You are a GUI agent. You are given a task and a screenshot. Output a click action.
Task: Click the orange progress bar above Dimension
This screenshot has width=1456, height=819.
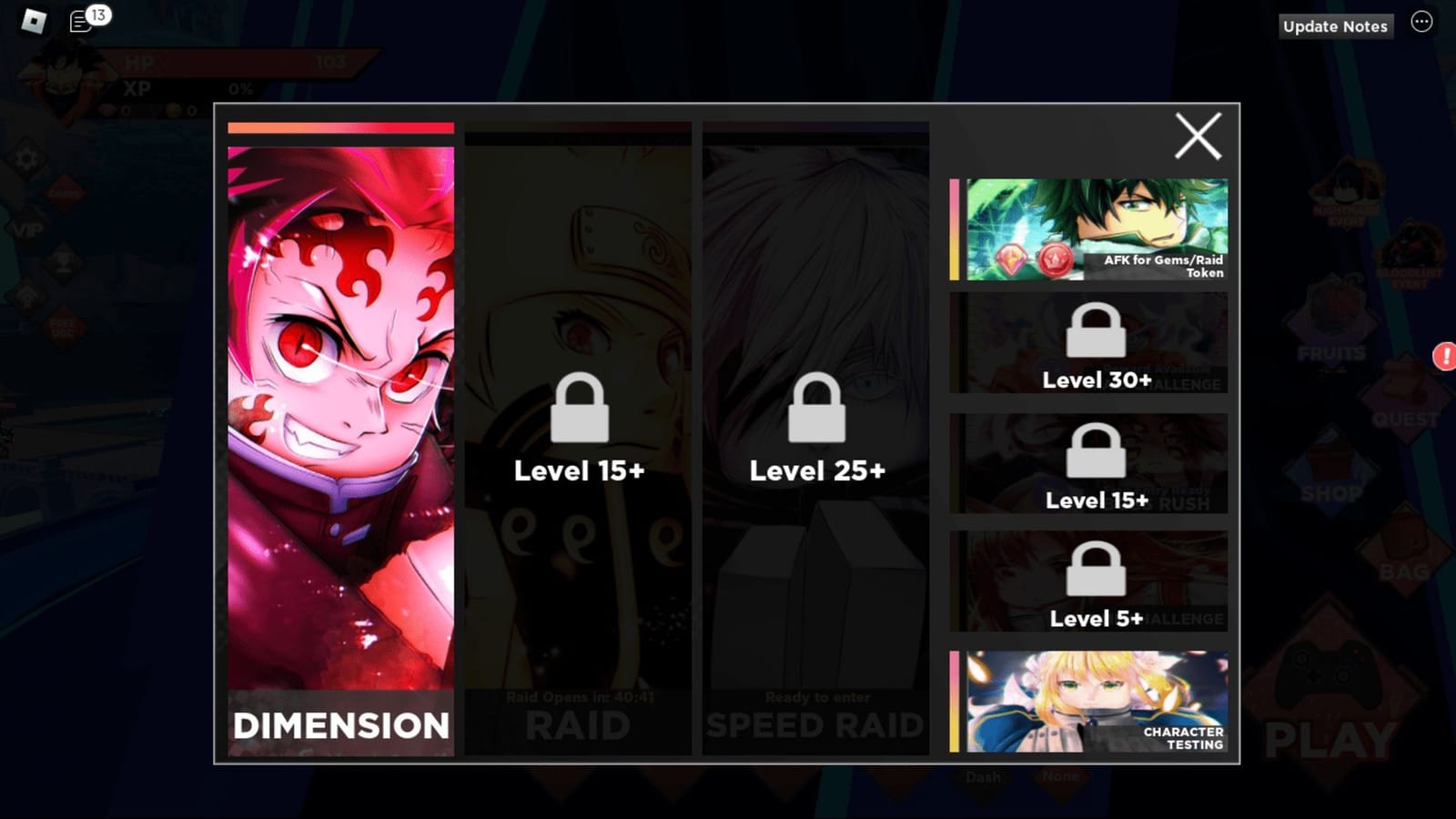(339, 127)
